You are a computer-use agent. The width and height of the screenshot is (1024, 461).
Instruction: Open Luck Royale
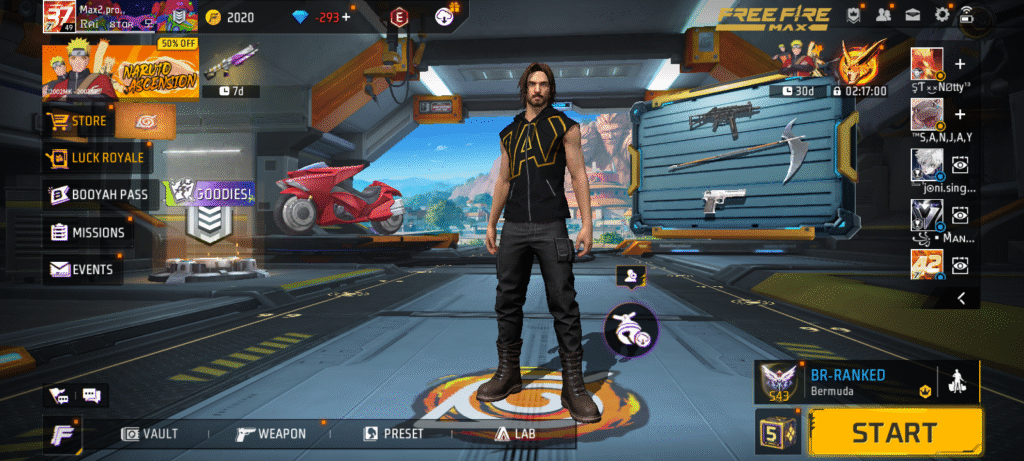[95, 157]
